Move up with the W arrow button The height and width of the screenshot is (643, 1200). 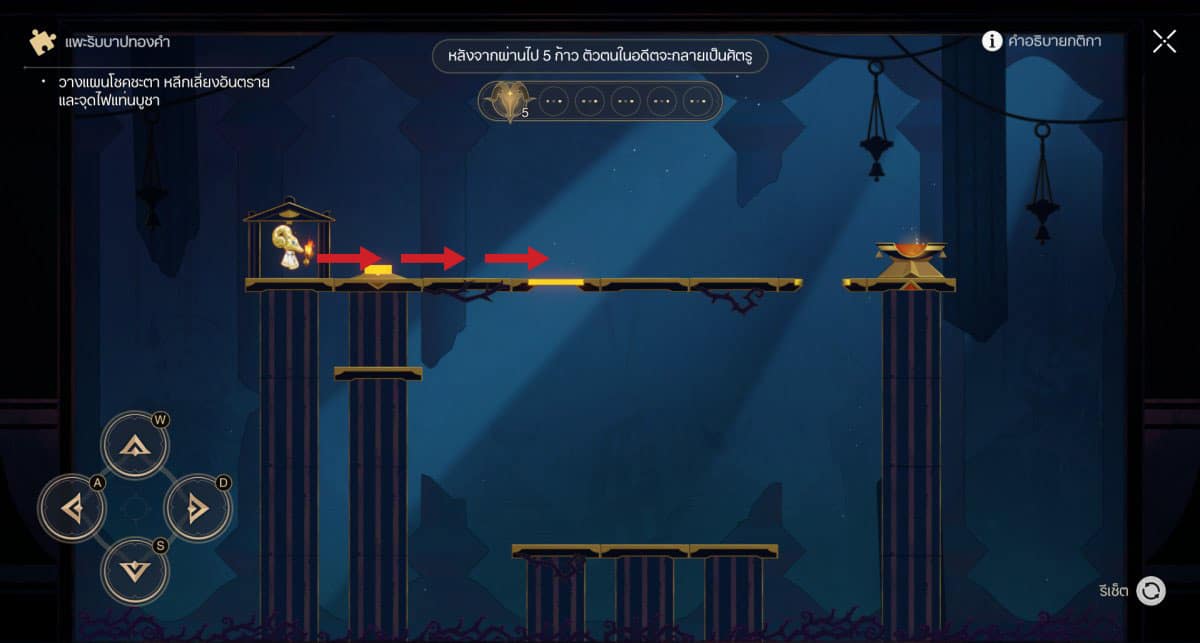135,447
